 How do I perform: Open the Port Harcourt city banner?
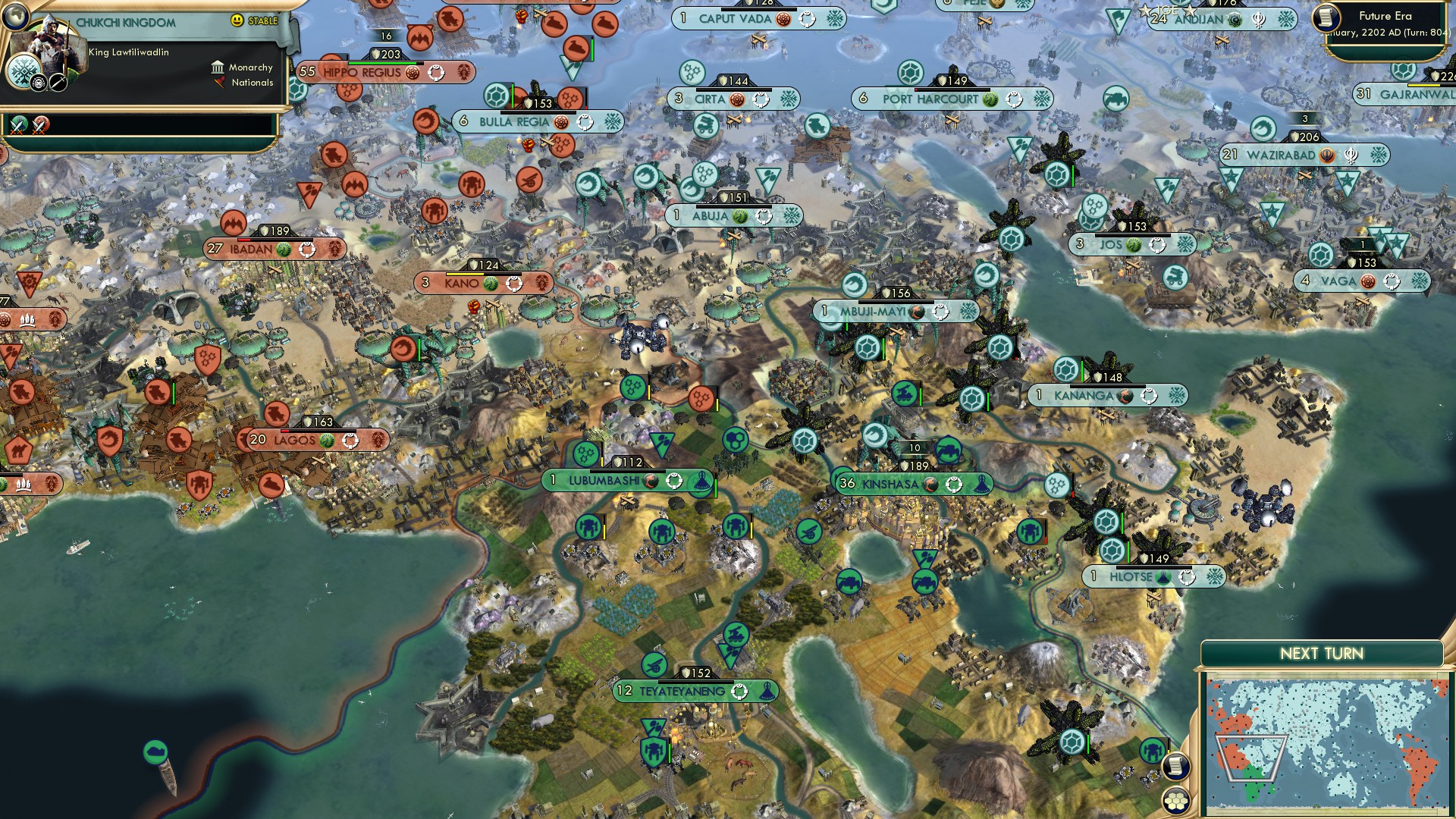point(930,99)
